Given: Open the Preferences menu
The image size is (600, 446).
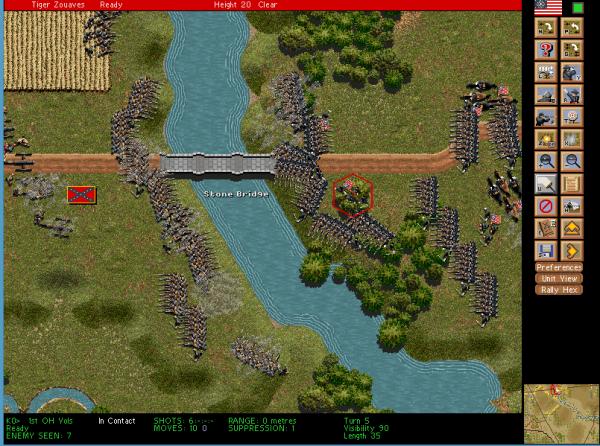Looking at the screenshot, I should click(x=559, y=267).
